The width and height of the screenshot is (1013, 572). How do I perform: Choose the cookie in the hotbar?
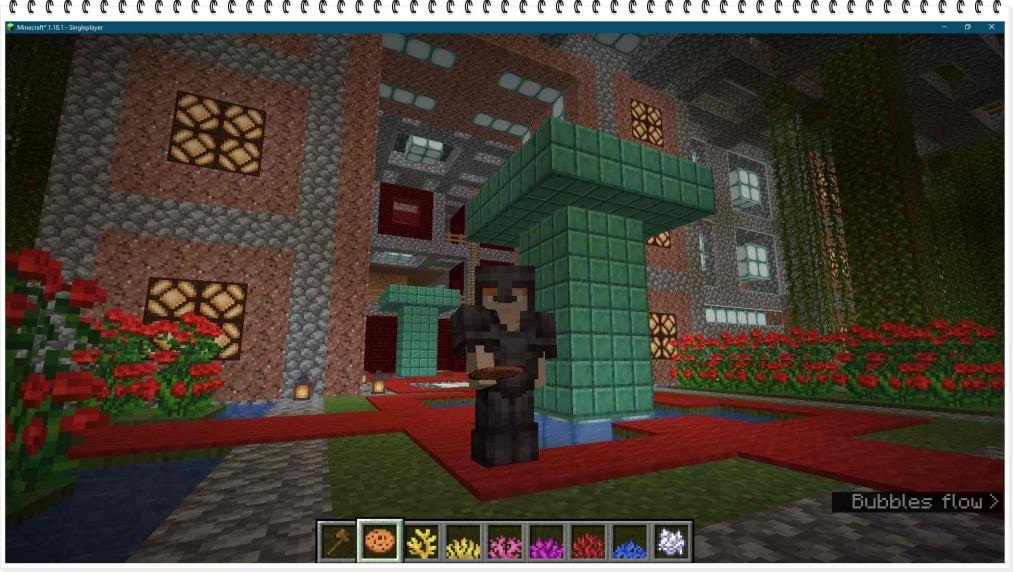380,541
